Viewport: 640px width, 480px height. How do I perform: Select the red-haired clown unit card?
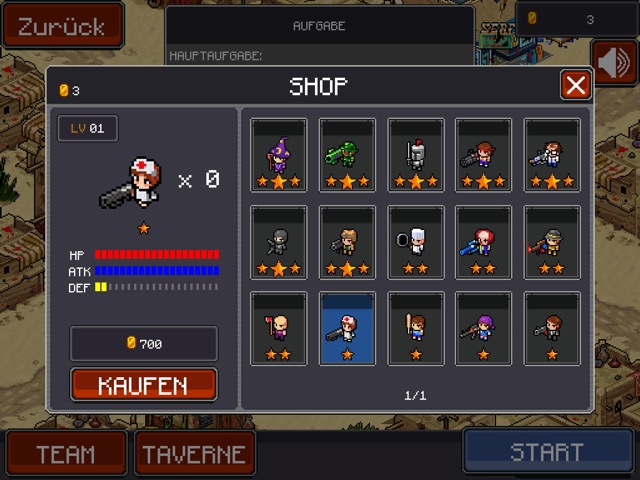pos(483,242)
